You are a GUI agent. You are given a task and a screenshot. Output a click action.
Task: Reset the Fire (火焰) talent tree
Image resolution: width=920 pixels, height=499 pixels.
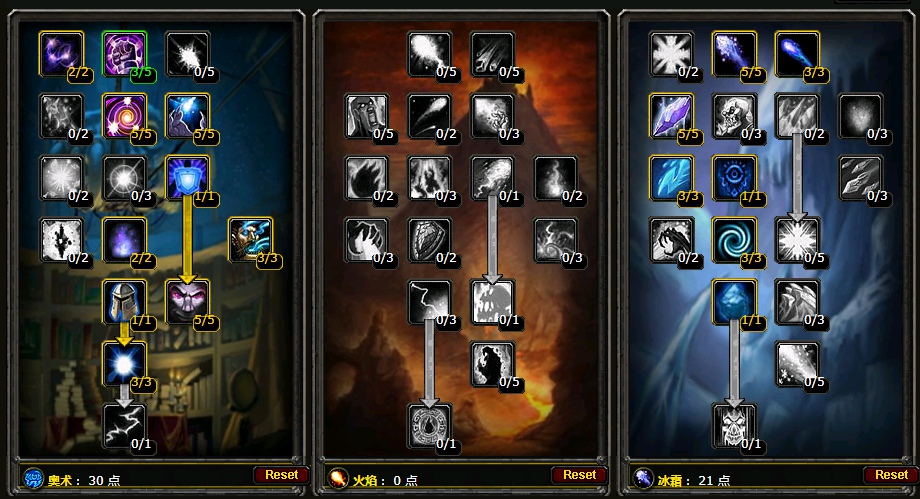[579, 475]
